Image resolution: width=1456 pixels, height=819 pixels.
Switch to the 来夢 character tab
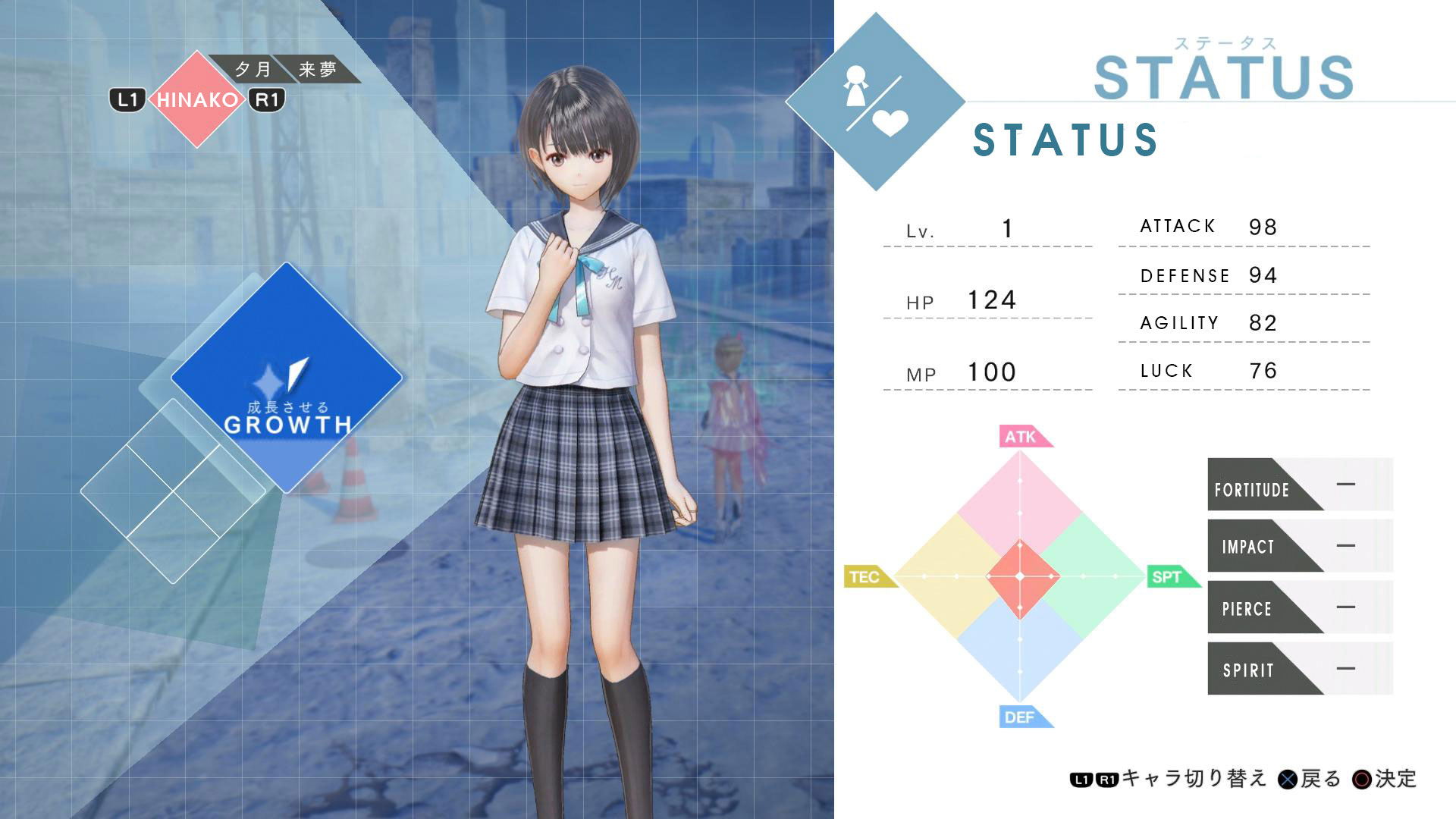click(x=317, y=70)
